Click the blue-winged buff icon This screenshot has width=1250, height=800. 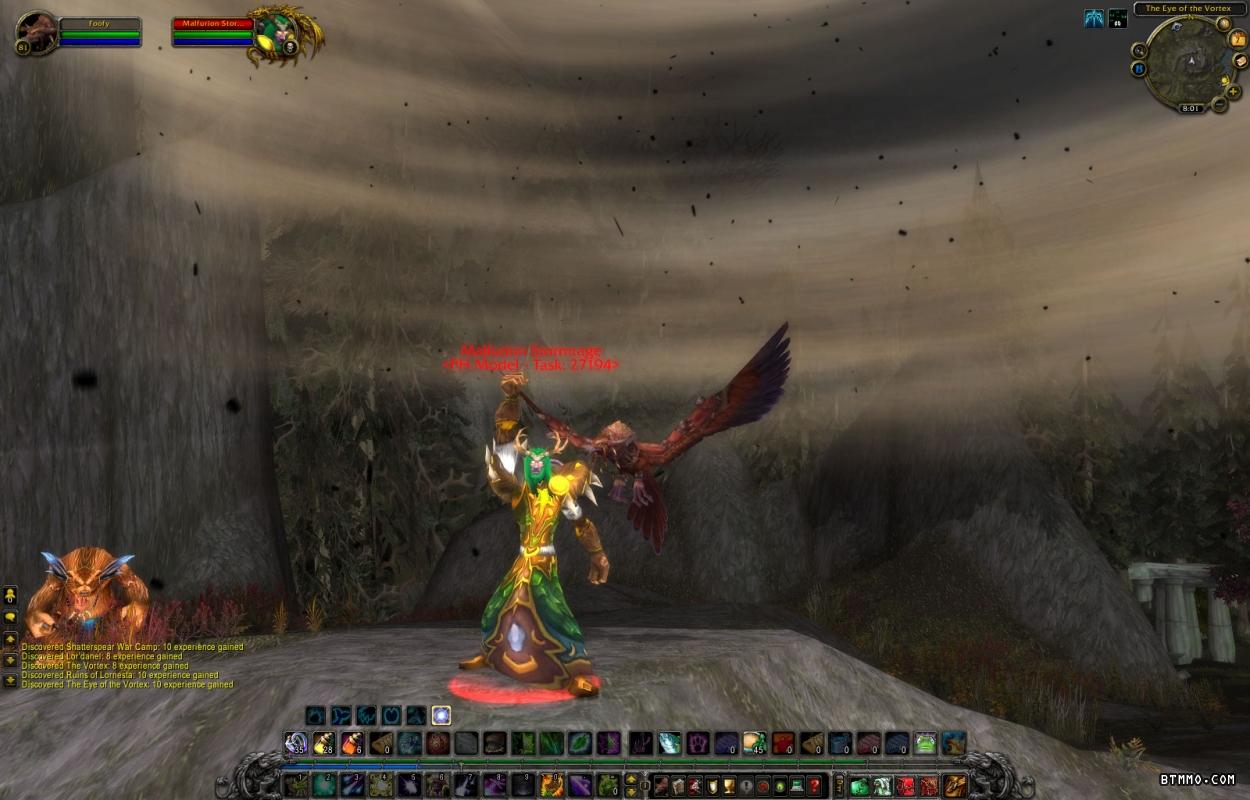click(1094, 18)
